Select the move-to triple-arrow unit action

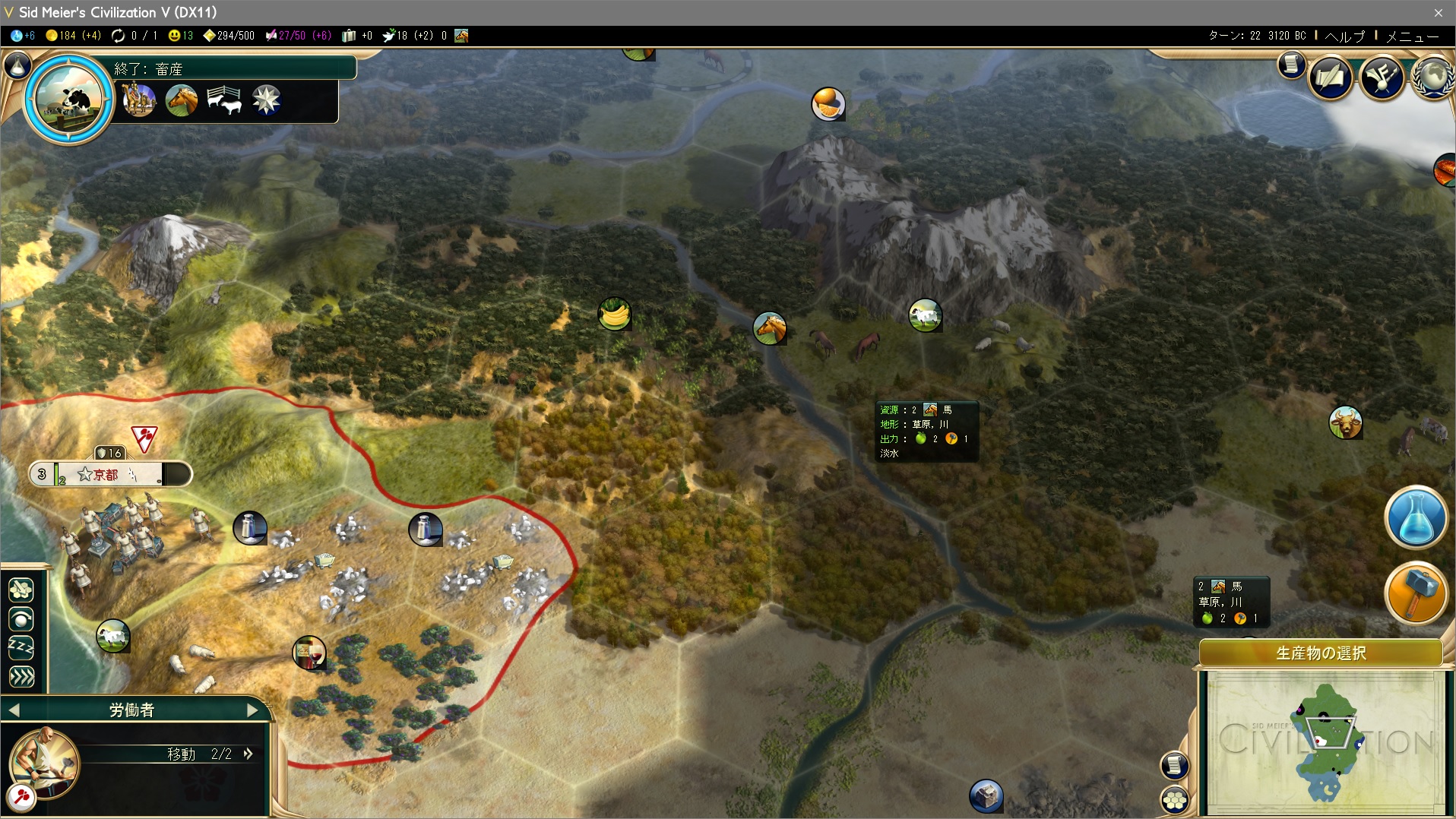pos(21,677)
